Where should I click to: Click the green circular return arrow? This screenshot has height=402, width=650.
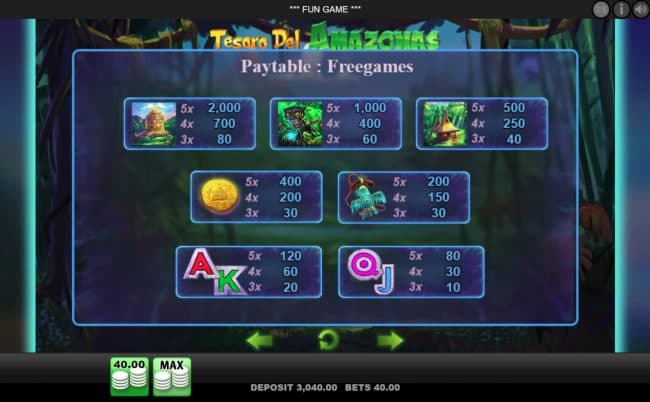tap(325, 340)
